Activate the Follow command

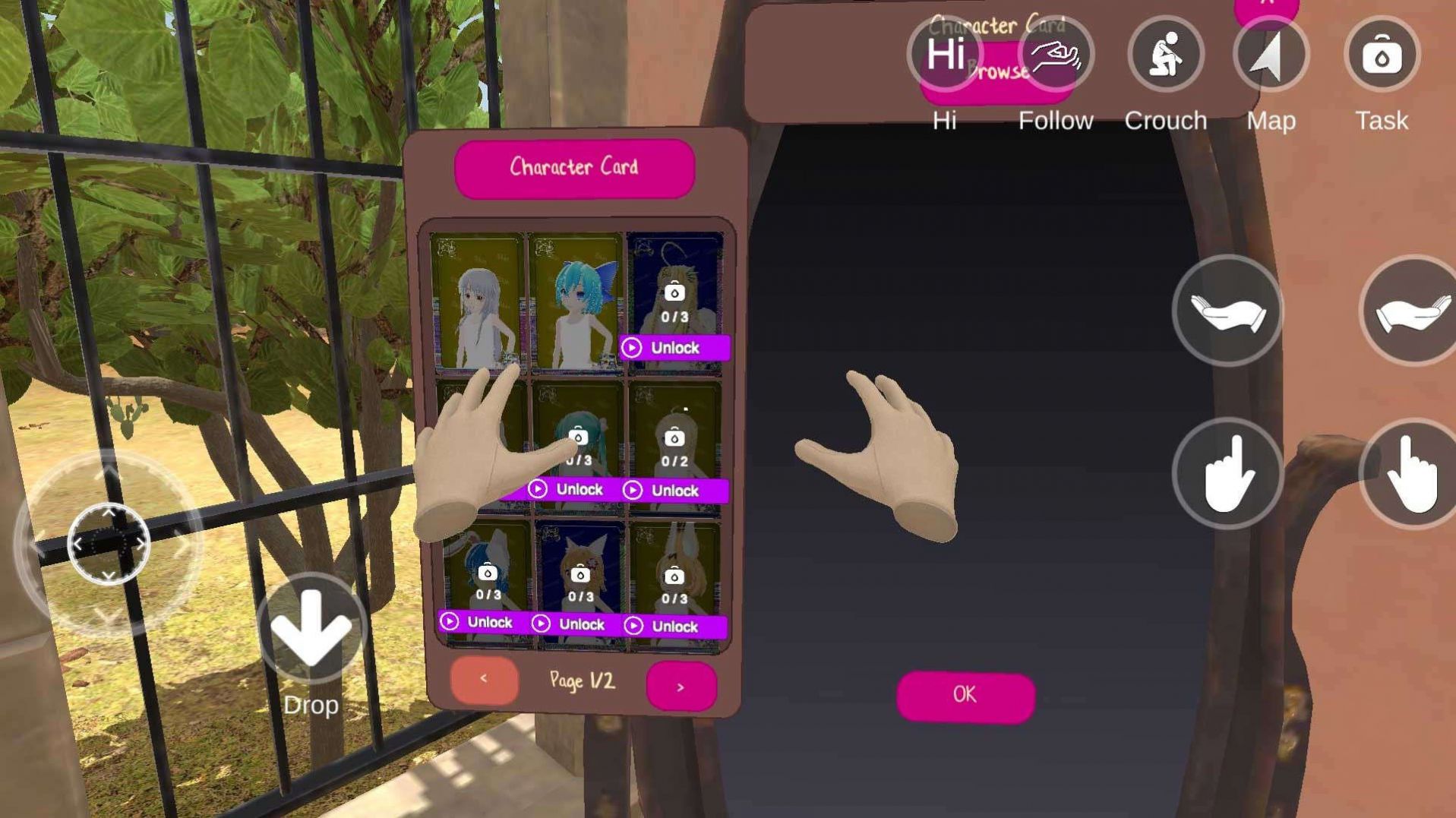pos(1055,55)
